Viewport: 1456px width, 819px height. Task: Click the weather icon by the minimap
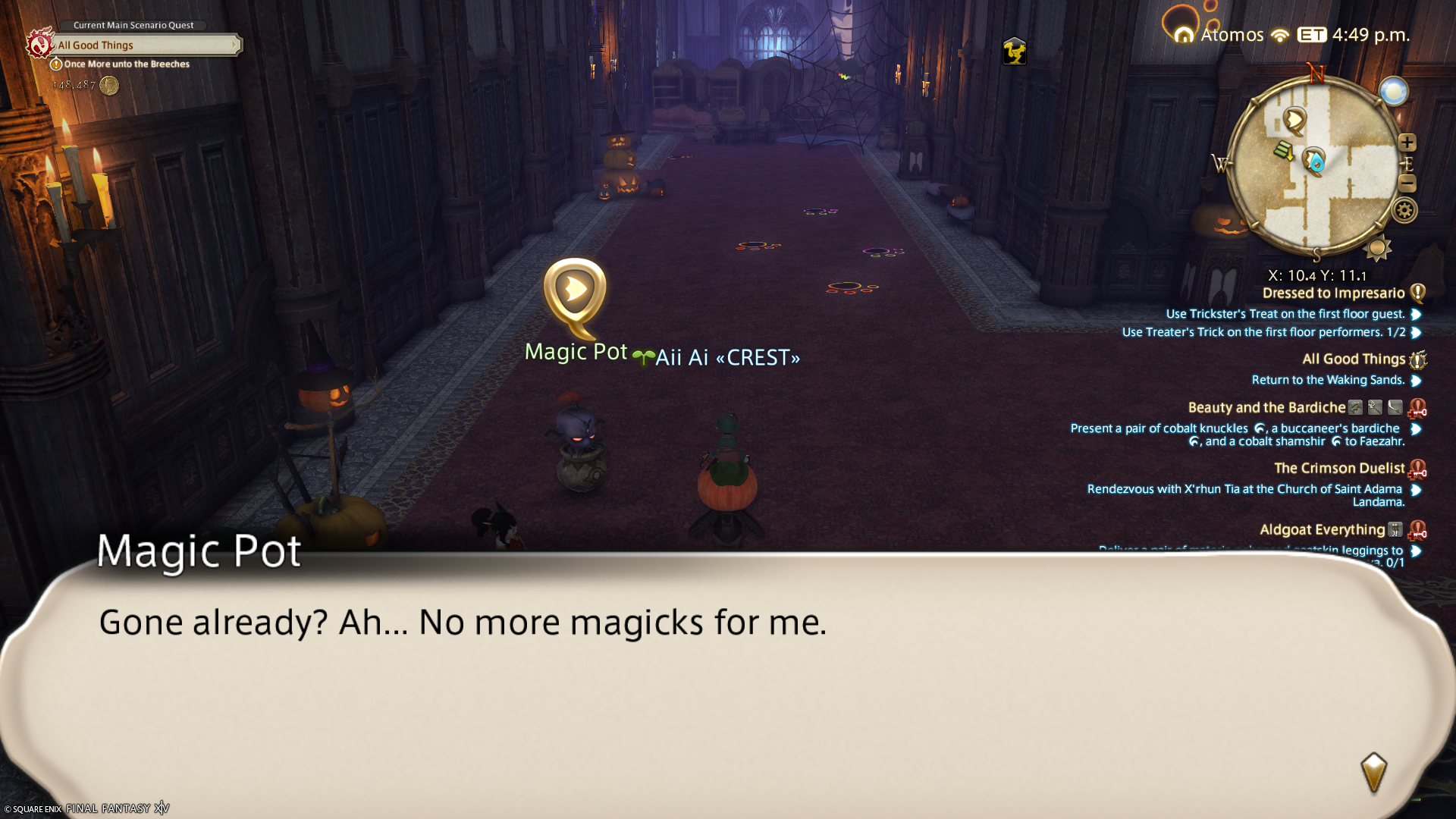1393,92
